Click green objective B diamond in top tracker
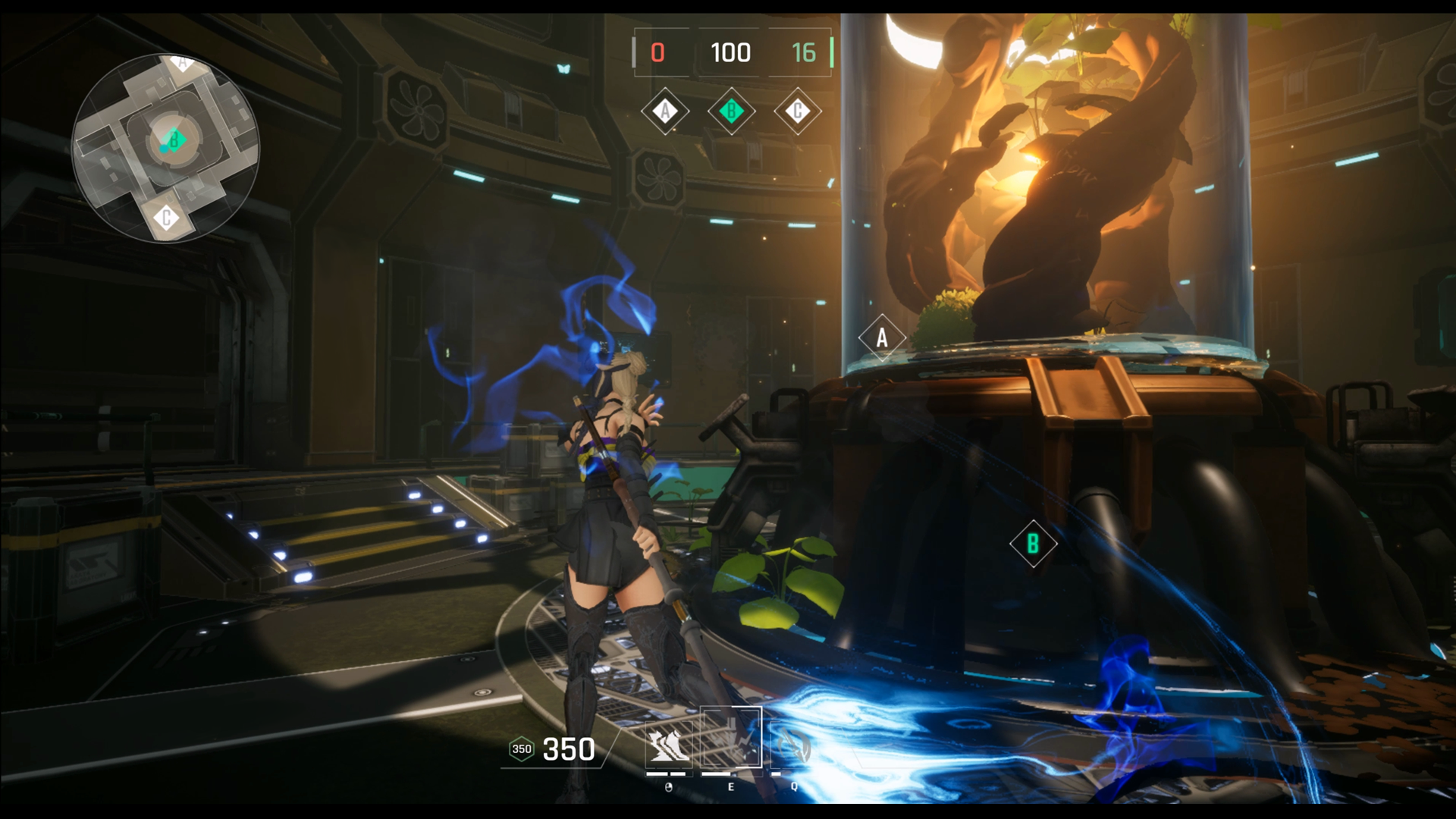Screen dimensions: 1456x819 [x=731, y=111]
